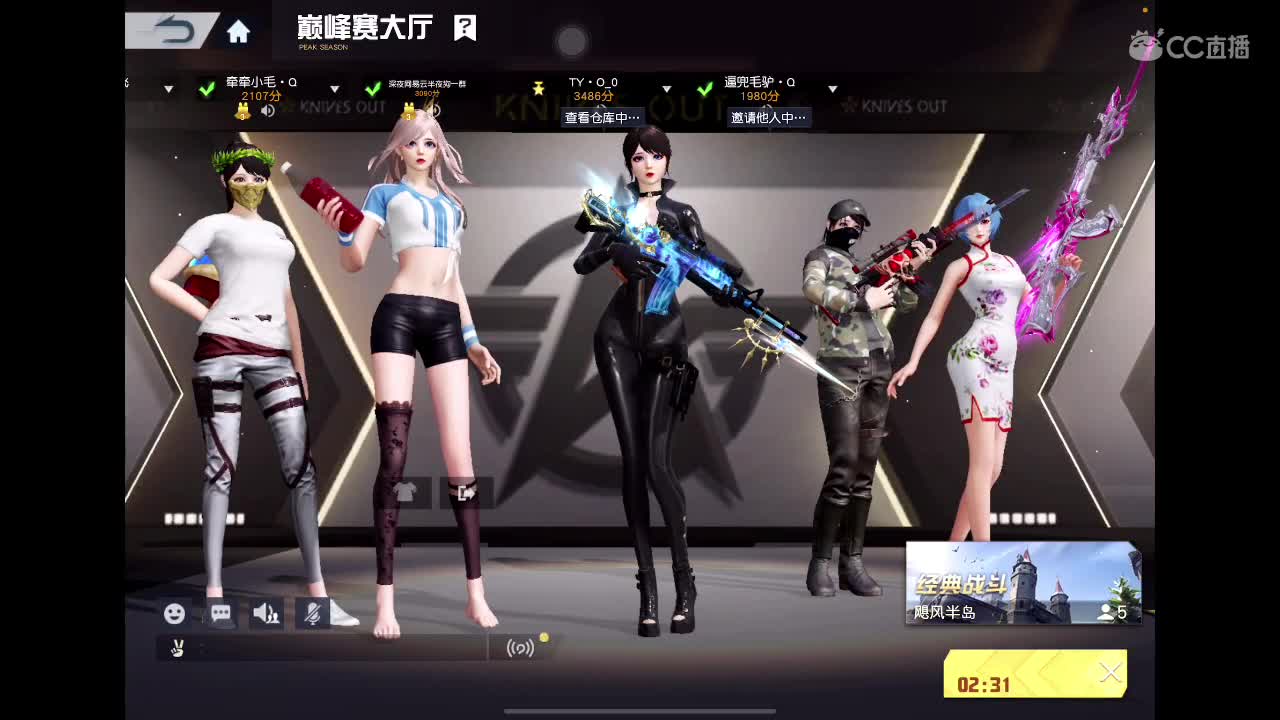The width and height of the screenshot is (1280, 720).
Task: Open the chat message window
Action: (219, 614)
